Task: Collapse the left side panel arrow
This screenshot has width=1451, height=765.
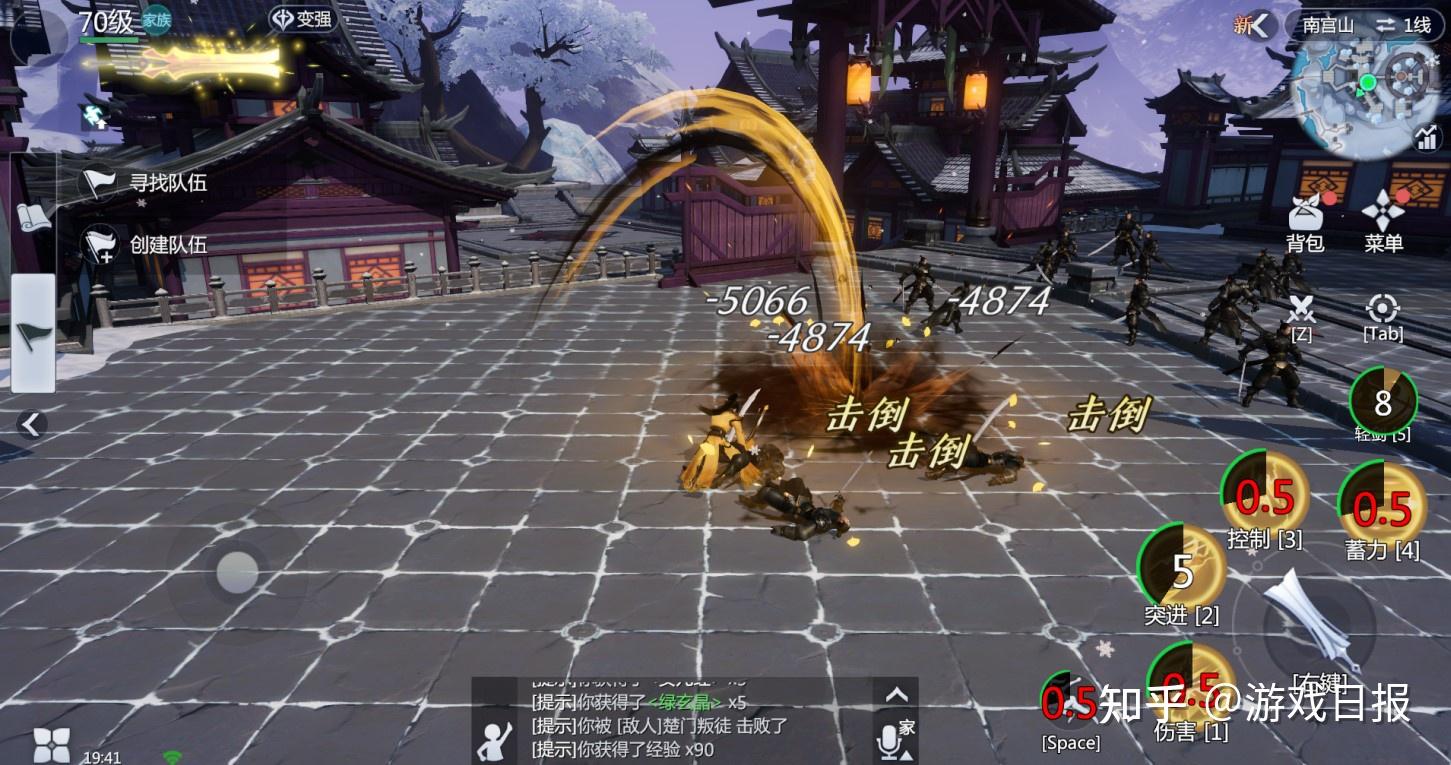Action: tap(32, 425)
